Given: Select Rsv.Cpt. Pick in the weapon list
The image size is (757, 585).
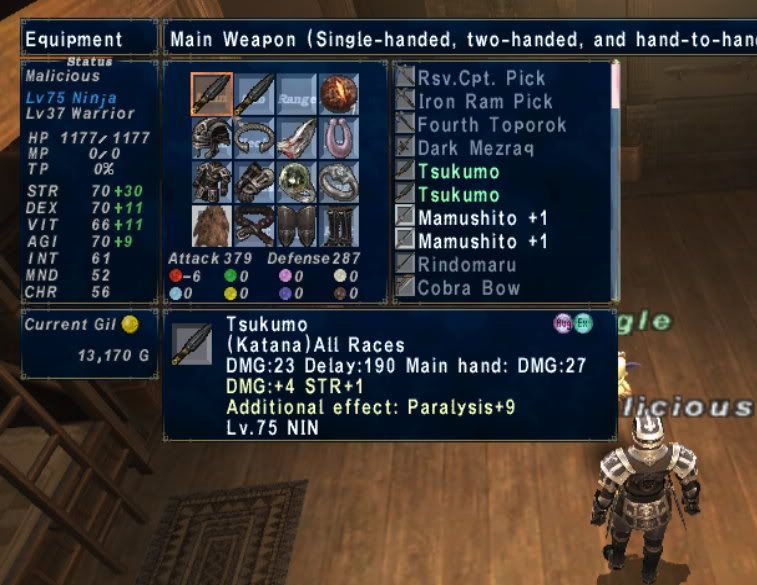Looking at the screenshot, I should click(x=481, y=78).
